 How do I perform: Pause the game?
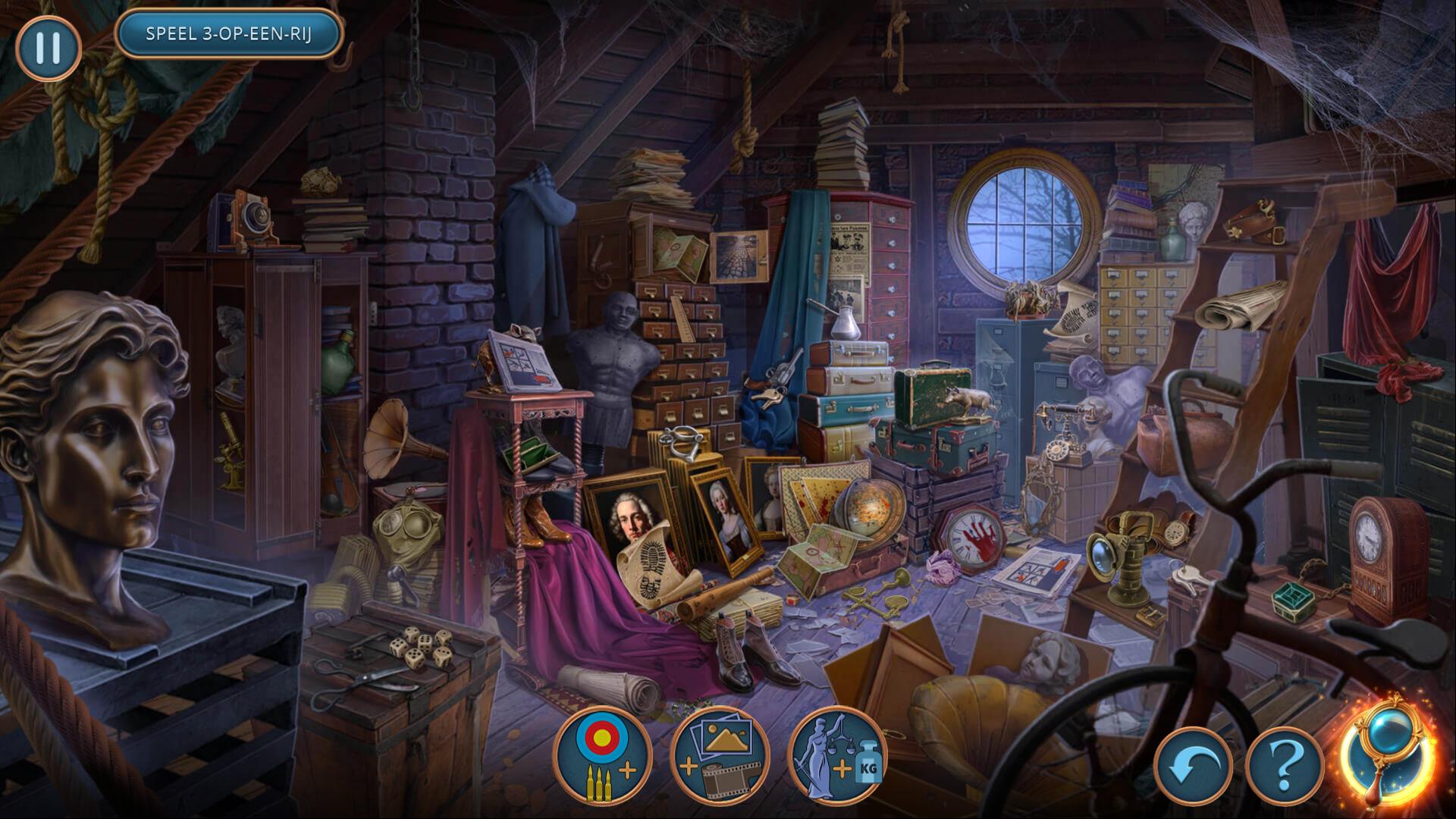48,47
